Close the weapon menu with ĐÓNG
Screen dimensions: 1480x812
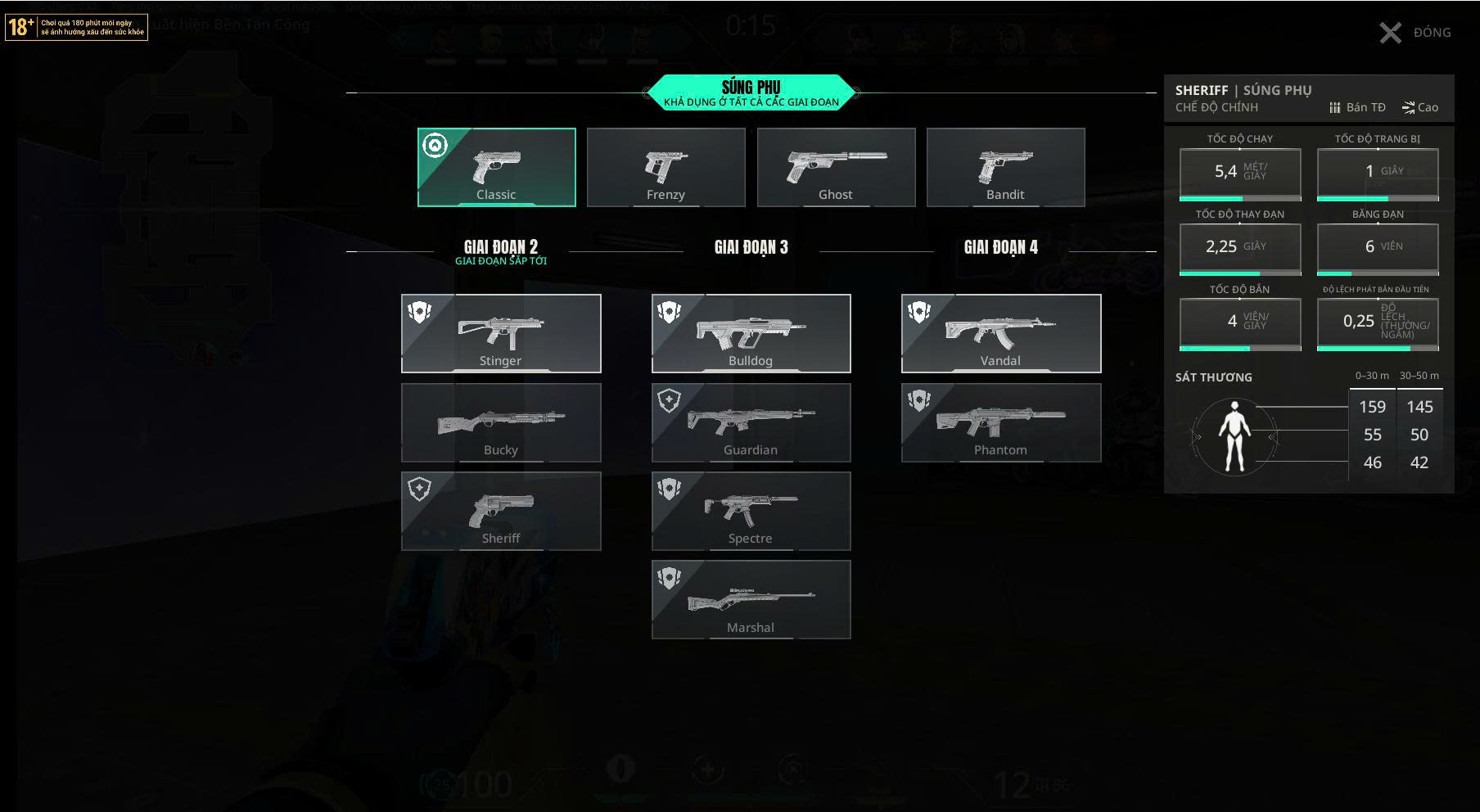1415,33
